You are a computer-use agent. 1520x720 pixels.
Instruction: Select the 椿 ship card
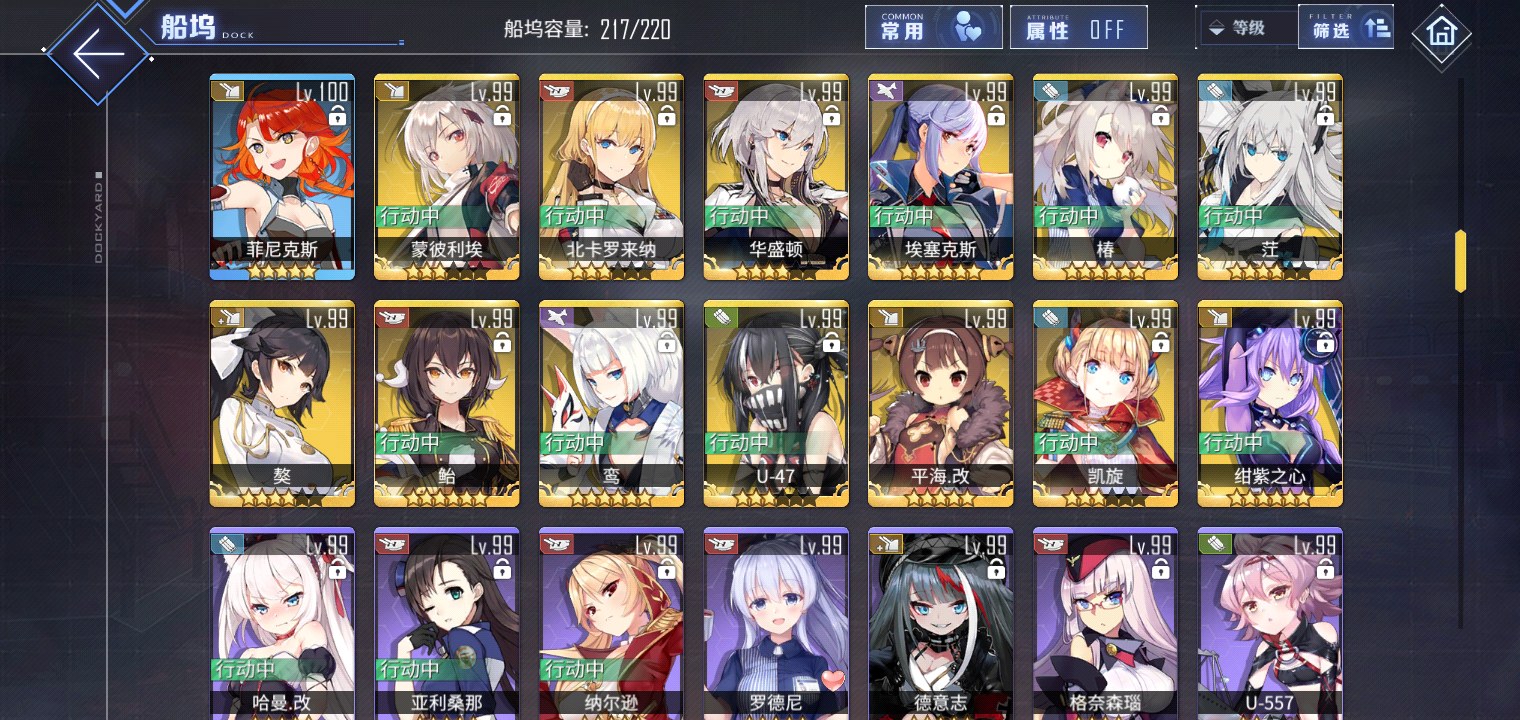[1105, 176]
